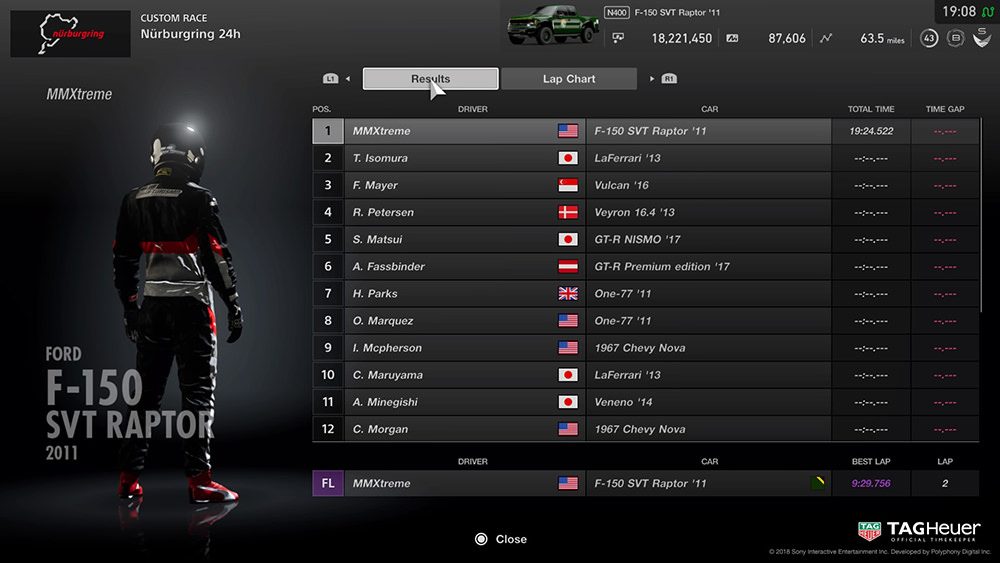Select the fastest lap FL row
Viewport: 1000px width, 563px height.
pyautogui.click(x=645, y=483)
